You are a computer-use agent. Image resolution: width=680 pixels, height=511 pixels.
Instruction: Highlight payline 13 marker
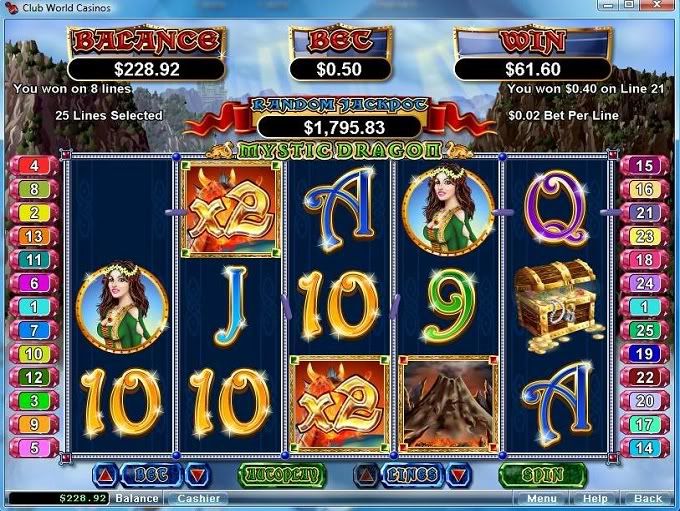point(34,236)
